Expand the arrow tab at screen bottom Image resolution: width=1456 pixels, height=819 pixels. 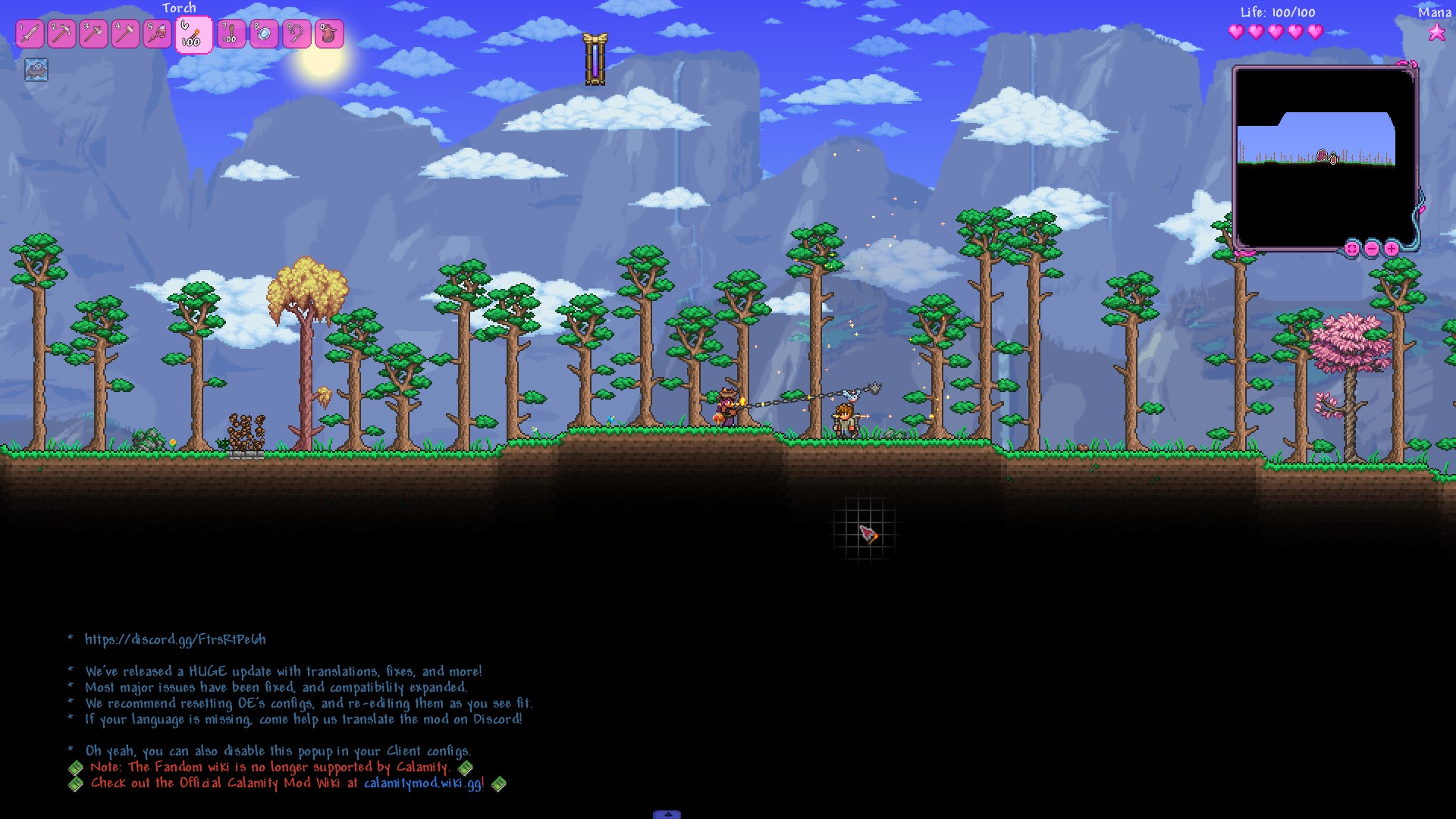click(x=667, y=814)
